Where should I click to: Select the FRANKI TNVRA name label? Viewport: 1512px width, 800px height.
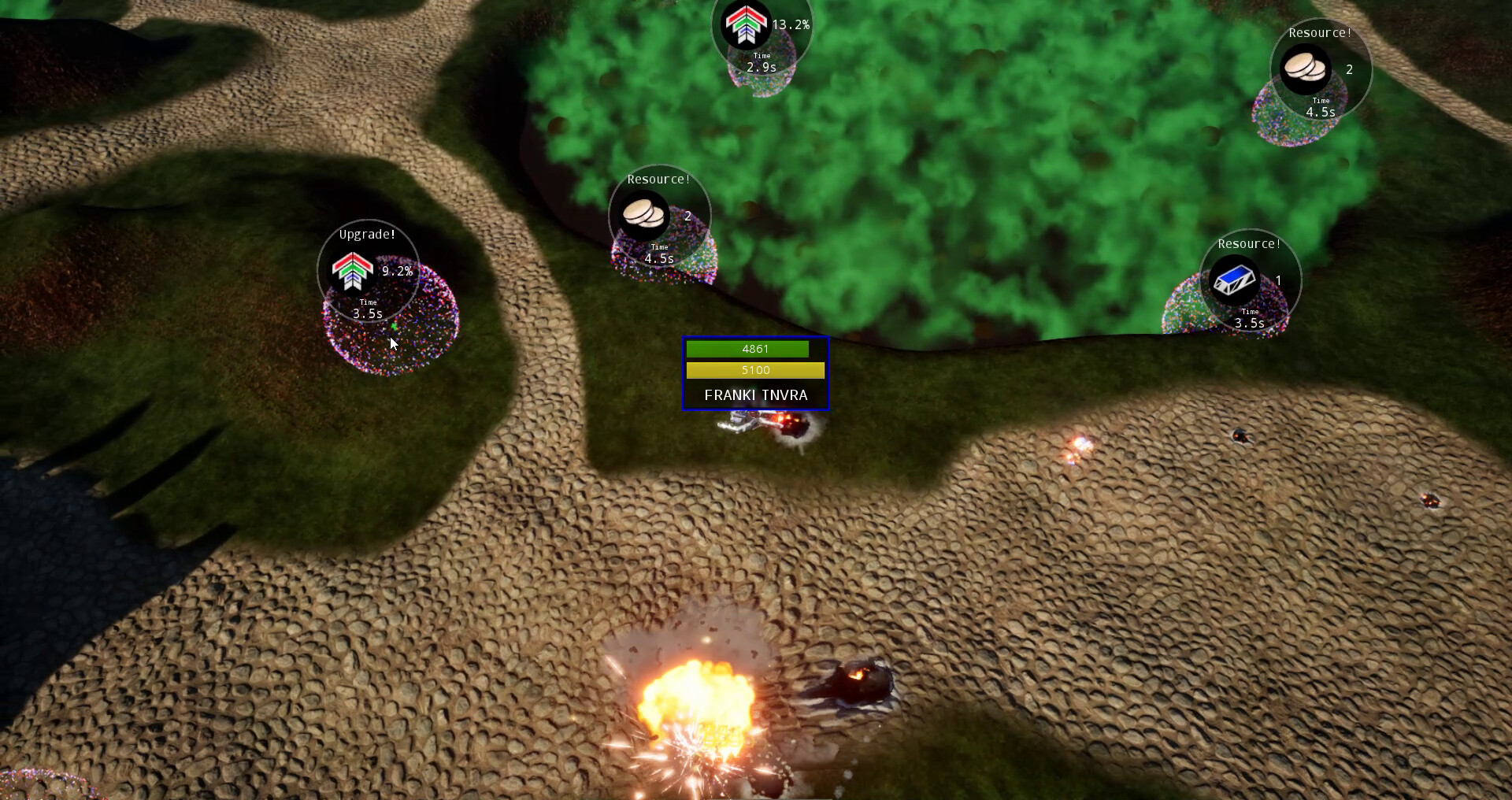[x=755, y=394]
